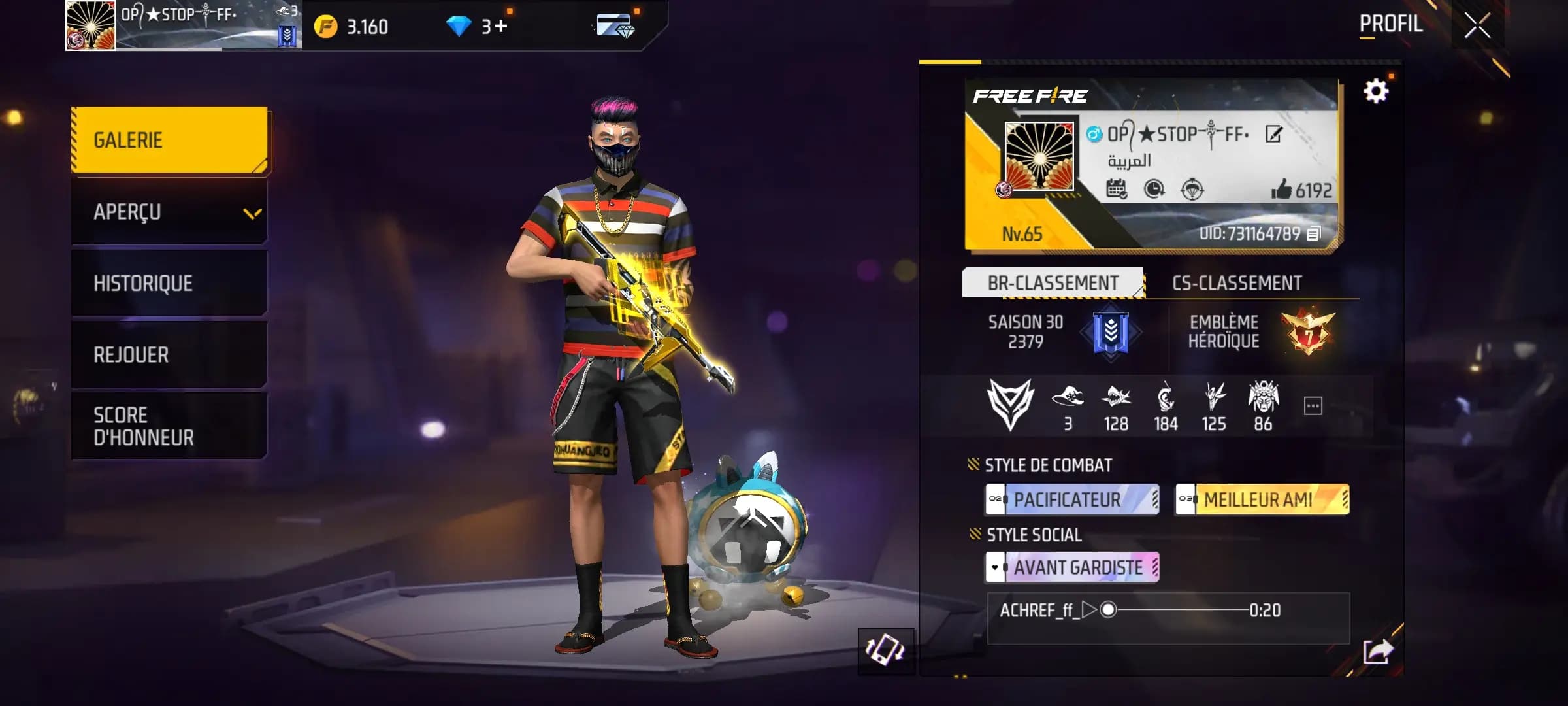Edit the player nickname
Screen dimensions: 1568x706
(1273, 135)
